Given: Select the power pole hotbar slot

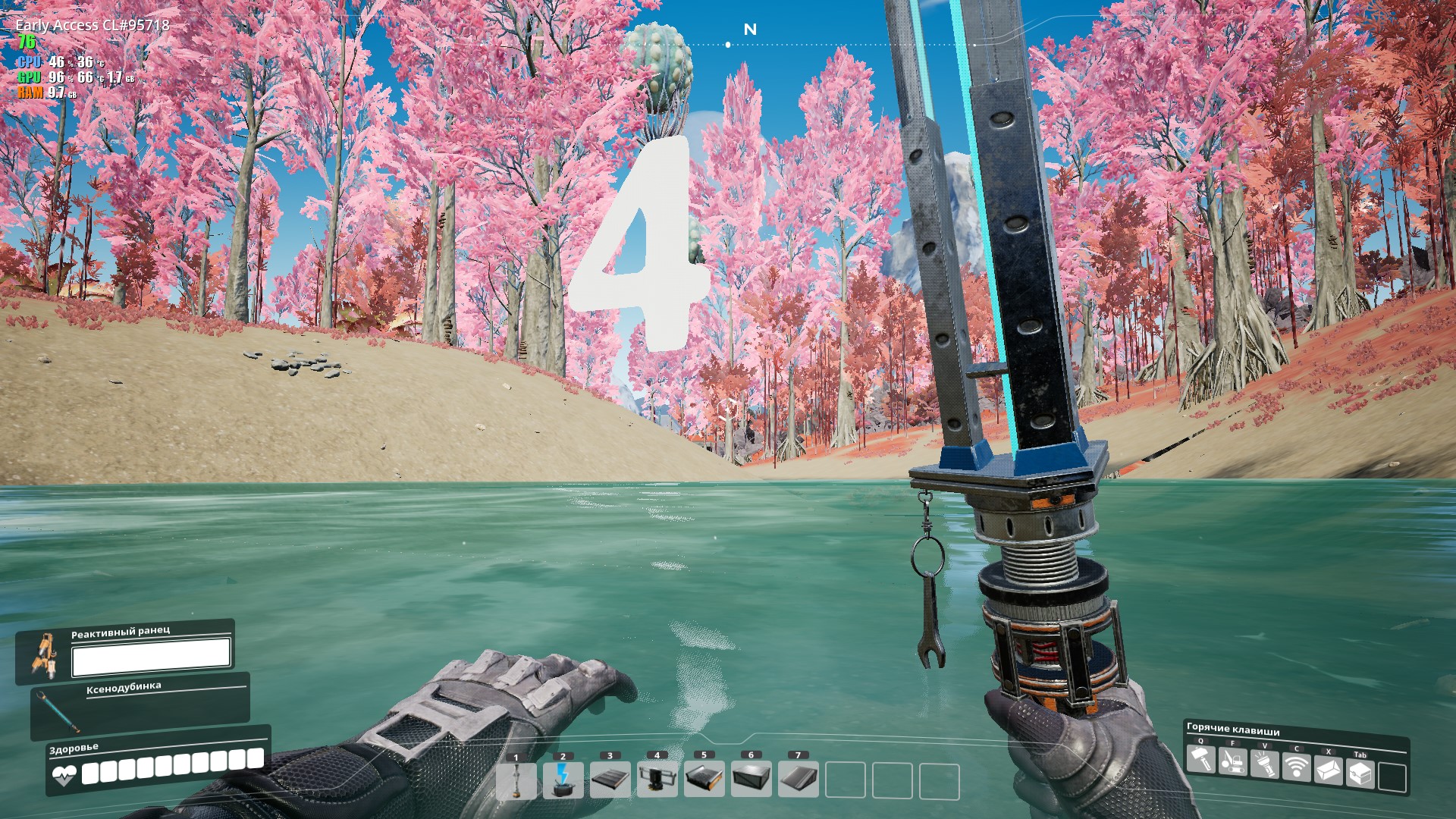Looking at the screenshot, I should point(516,781).
